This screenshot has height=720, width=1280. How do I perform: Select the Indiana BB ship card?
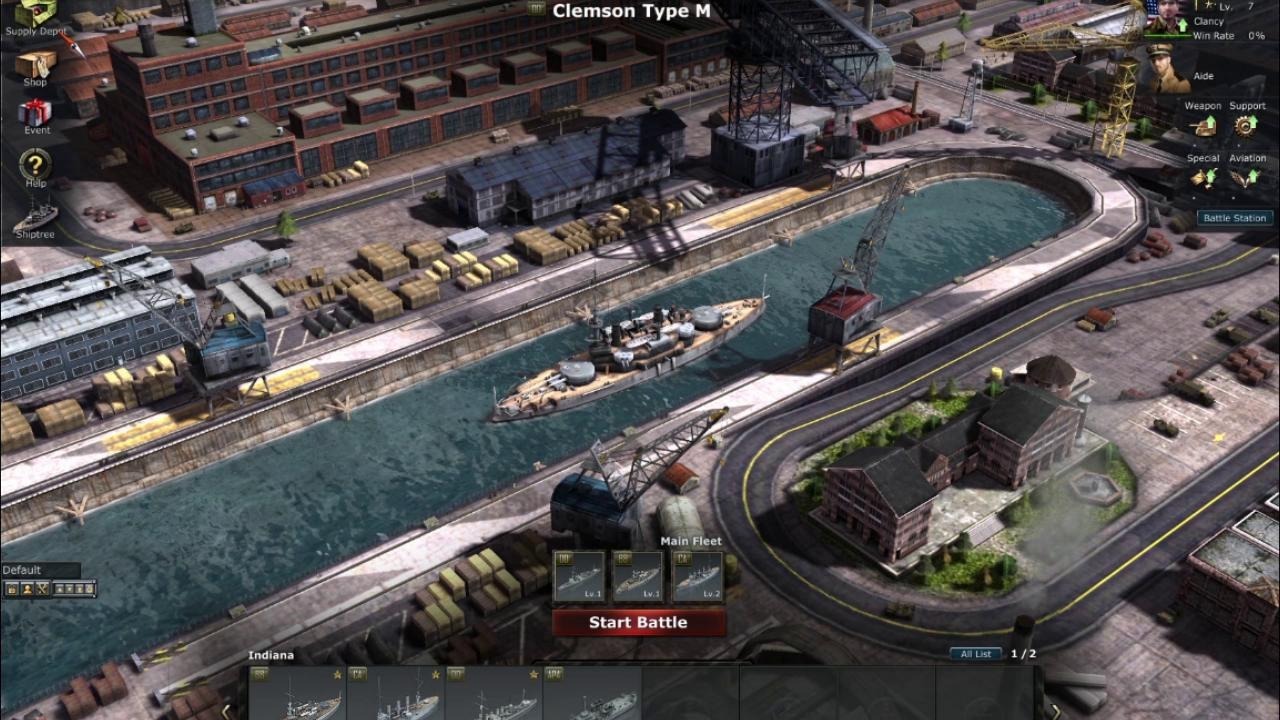[298, 694]
